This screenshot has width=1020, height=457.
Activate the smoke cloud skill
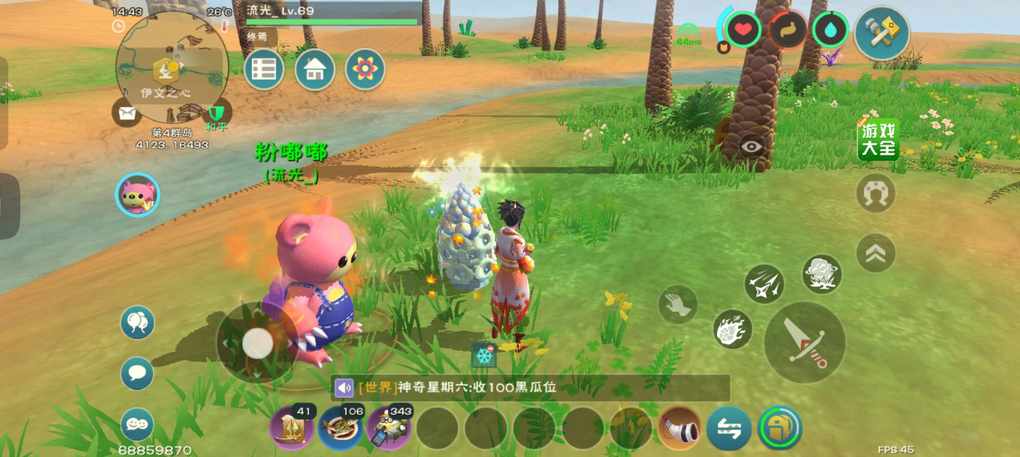pos(821,273)
